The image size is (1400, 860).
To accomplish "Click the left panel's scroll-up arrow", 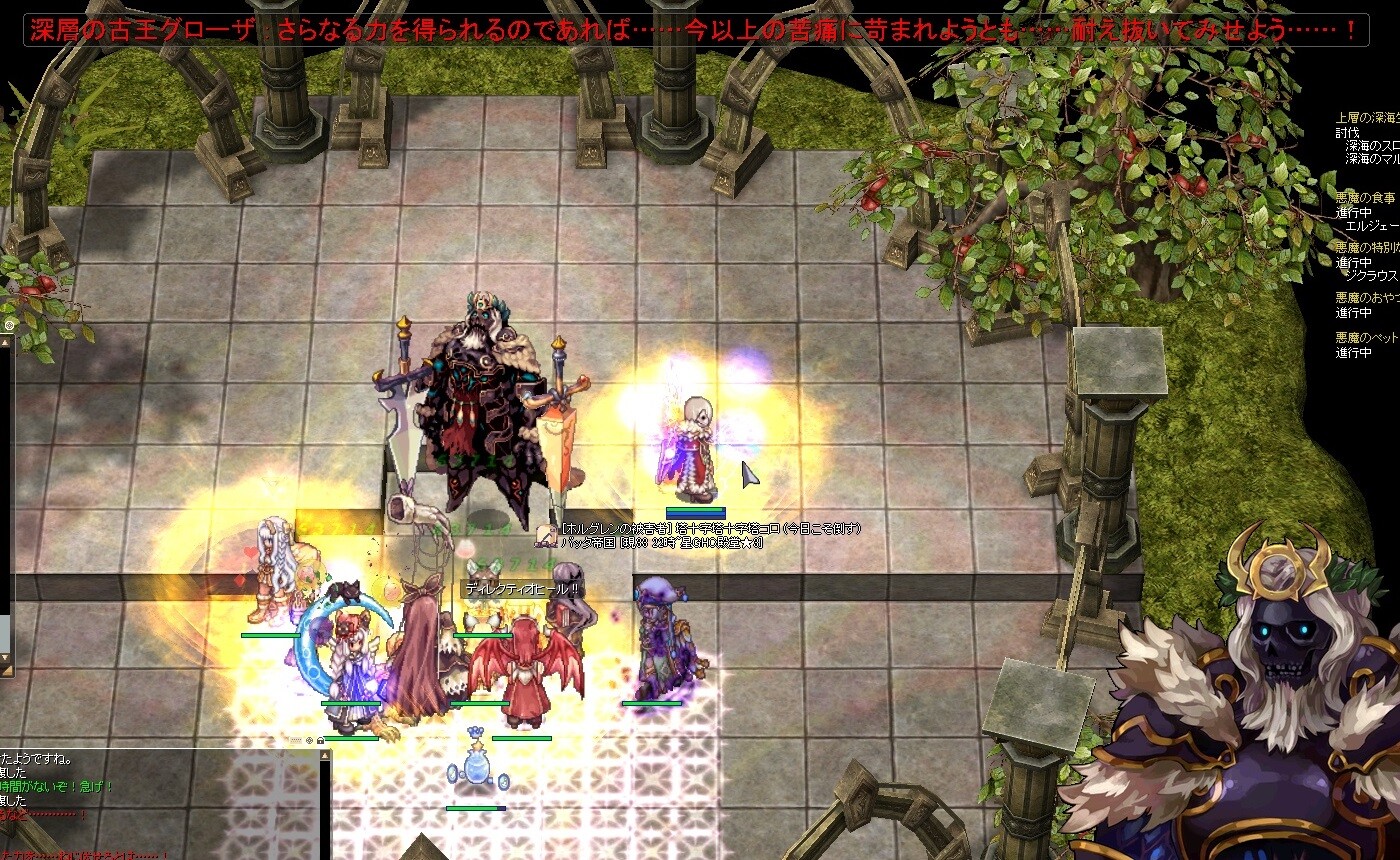I will pos(5,341).
